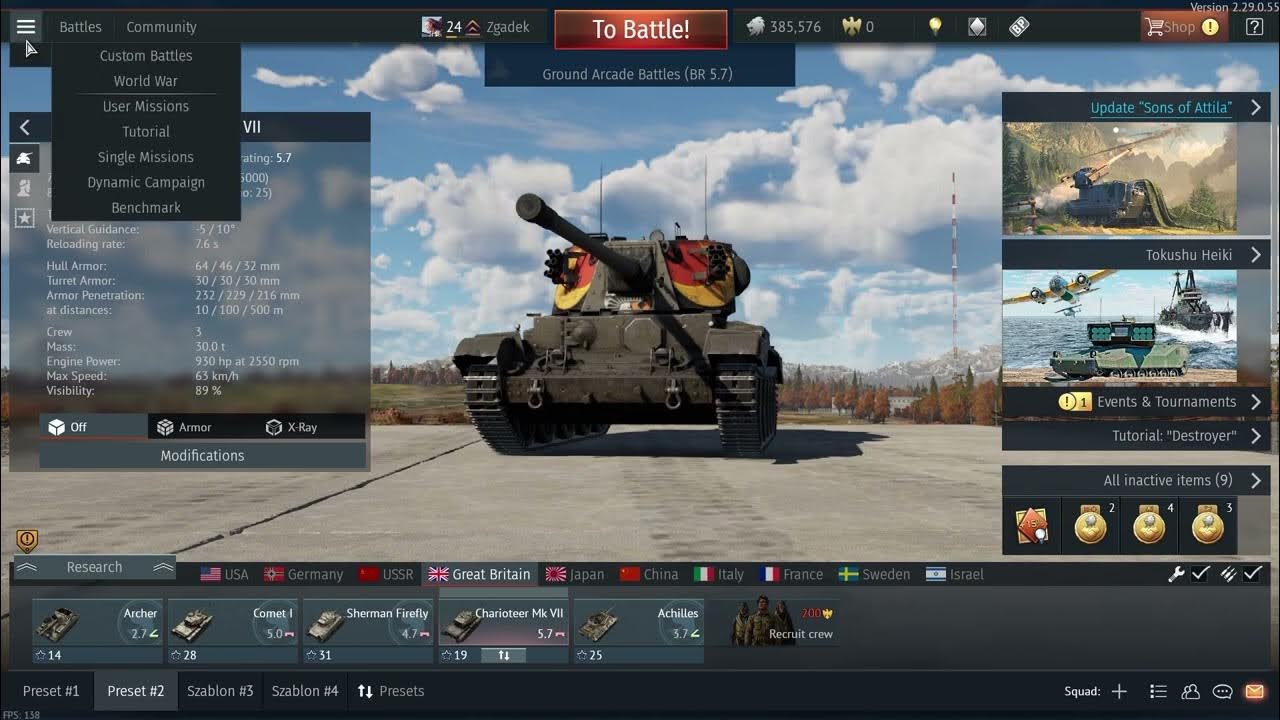
Task: Switch to the Japan nation tab
Action: pos(581,574)
